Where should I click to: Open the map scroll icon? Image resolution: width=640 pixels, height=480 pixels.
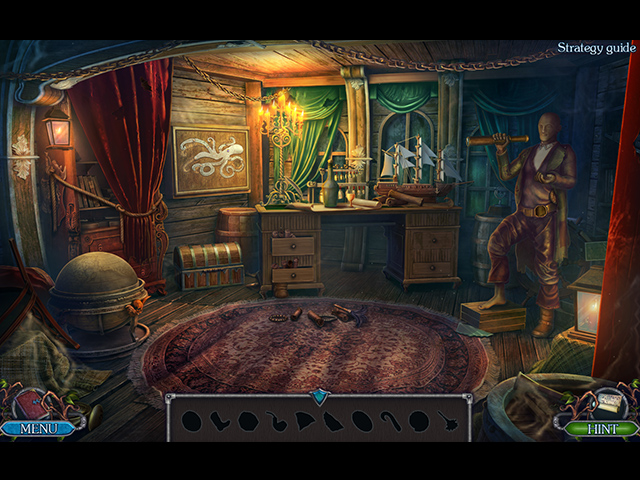point(608,401)
